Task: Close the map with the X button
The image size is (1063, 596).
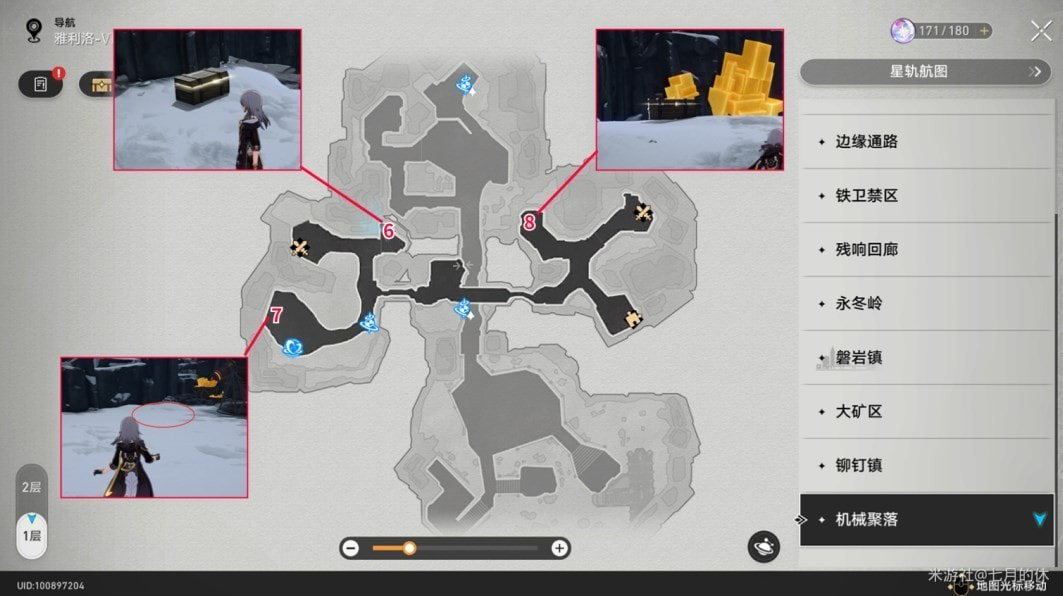Action: click(1041, 31)
